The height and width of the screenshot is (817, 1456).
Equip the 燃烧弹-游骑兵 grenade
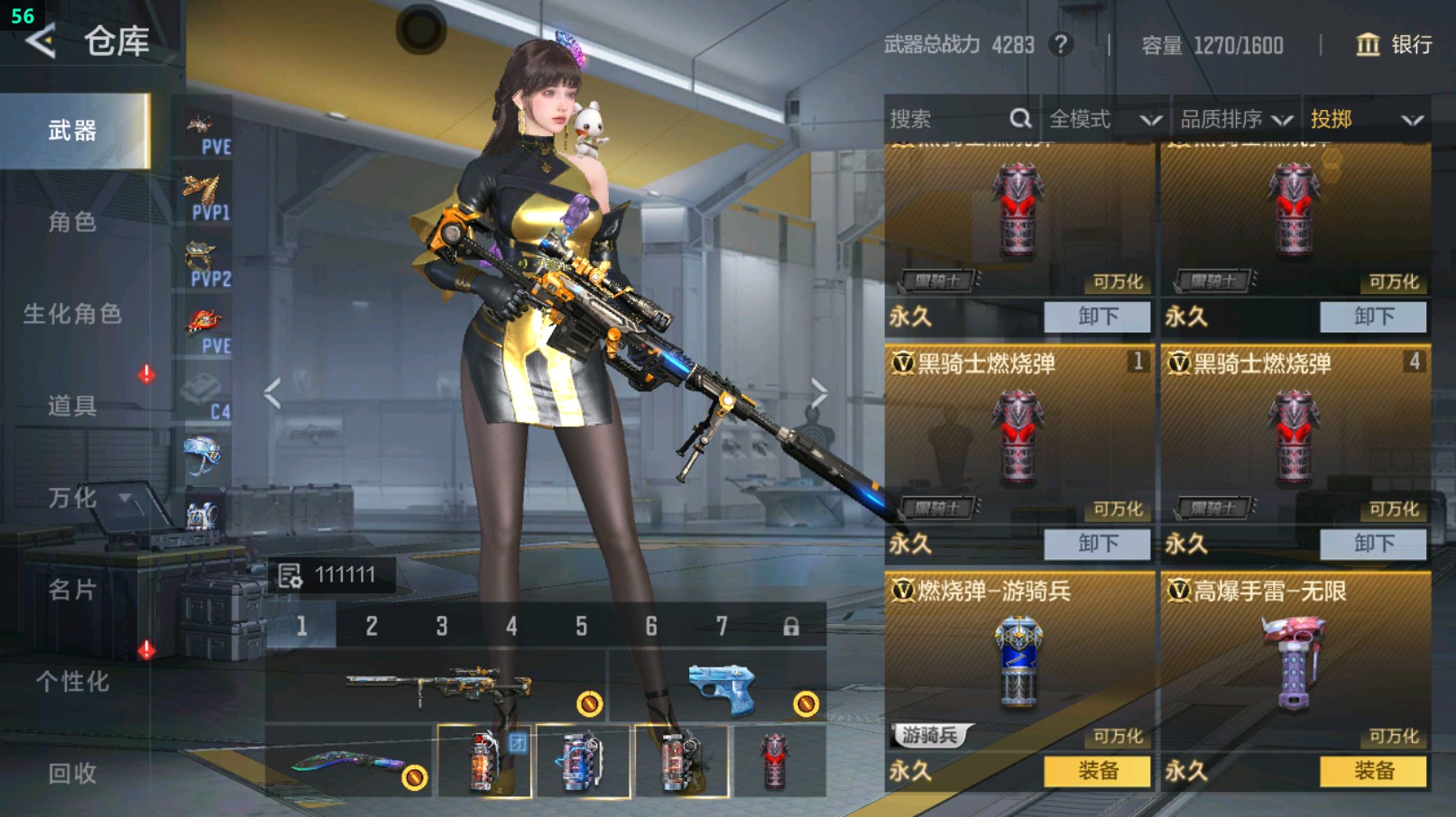(x=1097, y=771)
